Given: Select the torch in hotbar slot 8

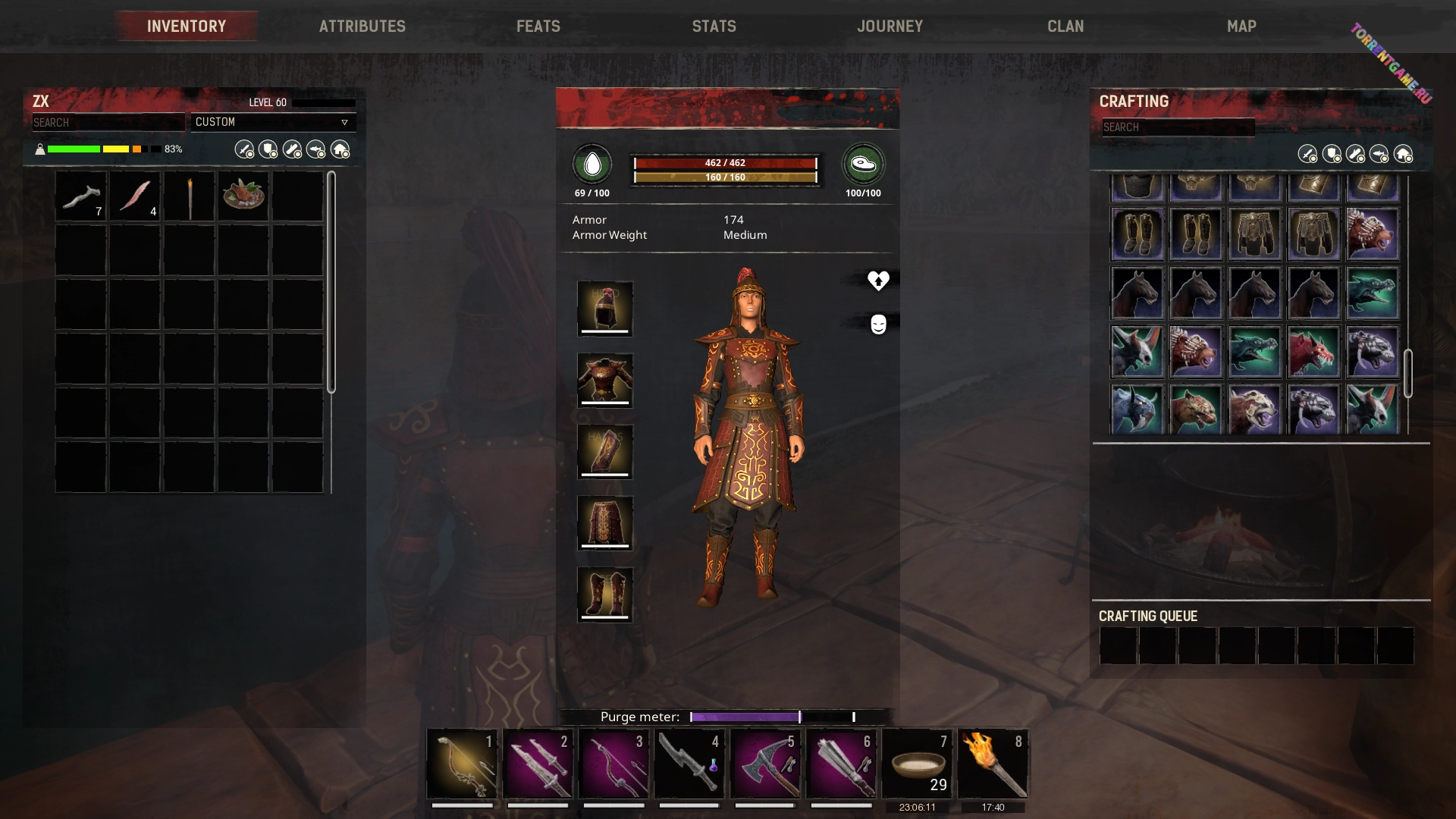Looking at the screenshot, I should click(x=993, y=764).
